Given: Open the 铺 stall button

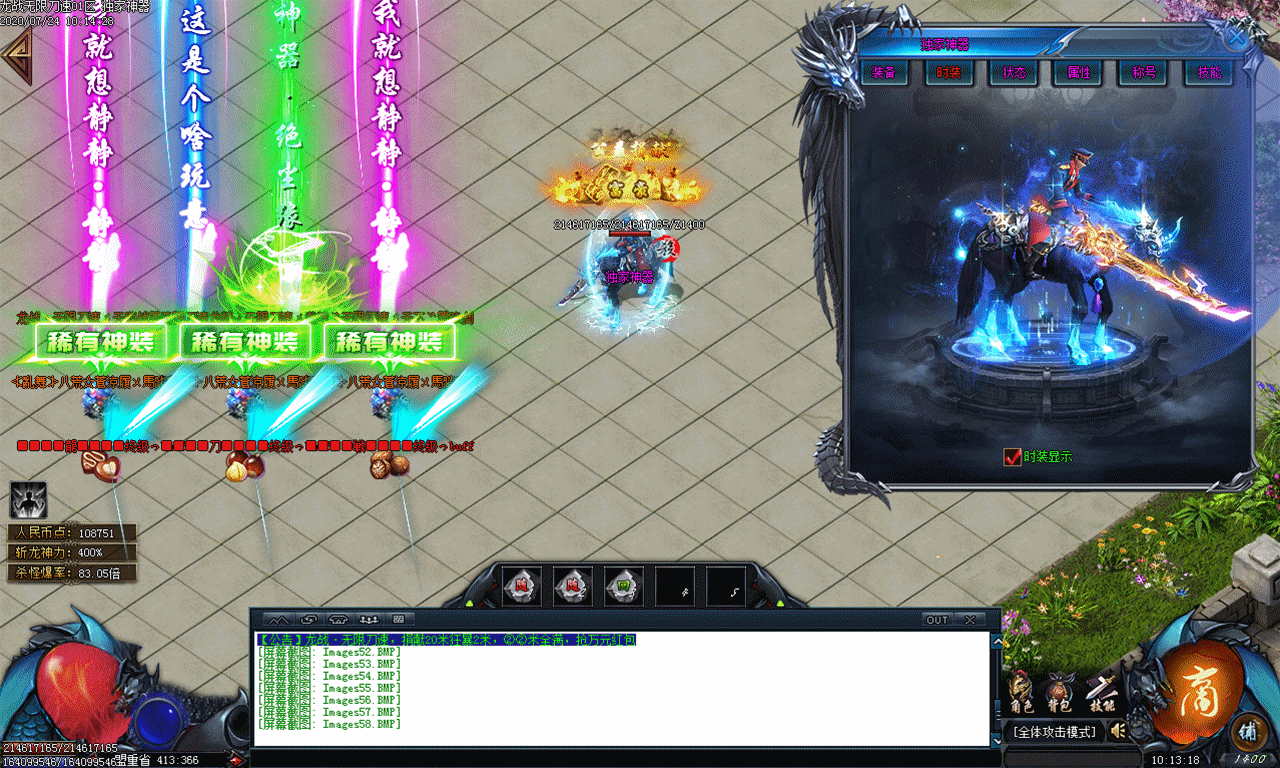Looking at the screenshot, I should tap(1247, 730).
